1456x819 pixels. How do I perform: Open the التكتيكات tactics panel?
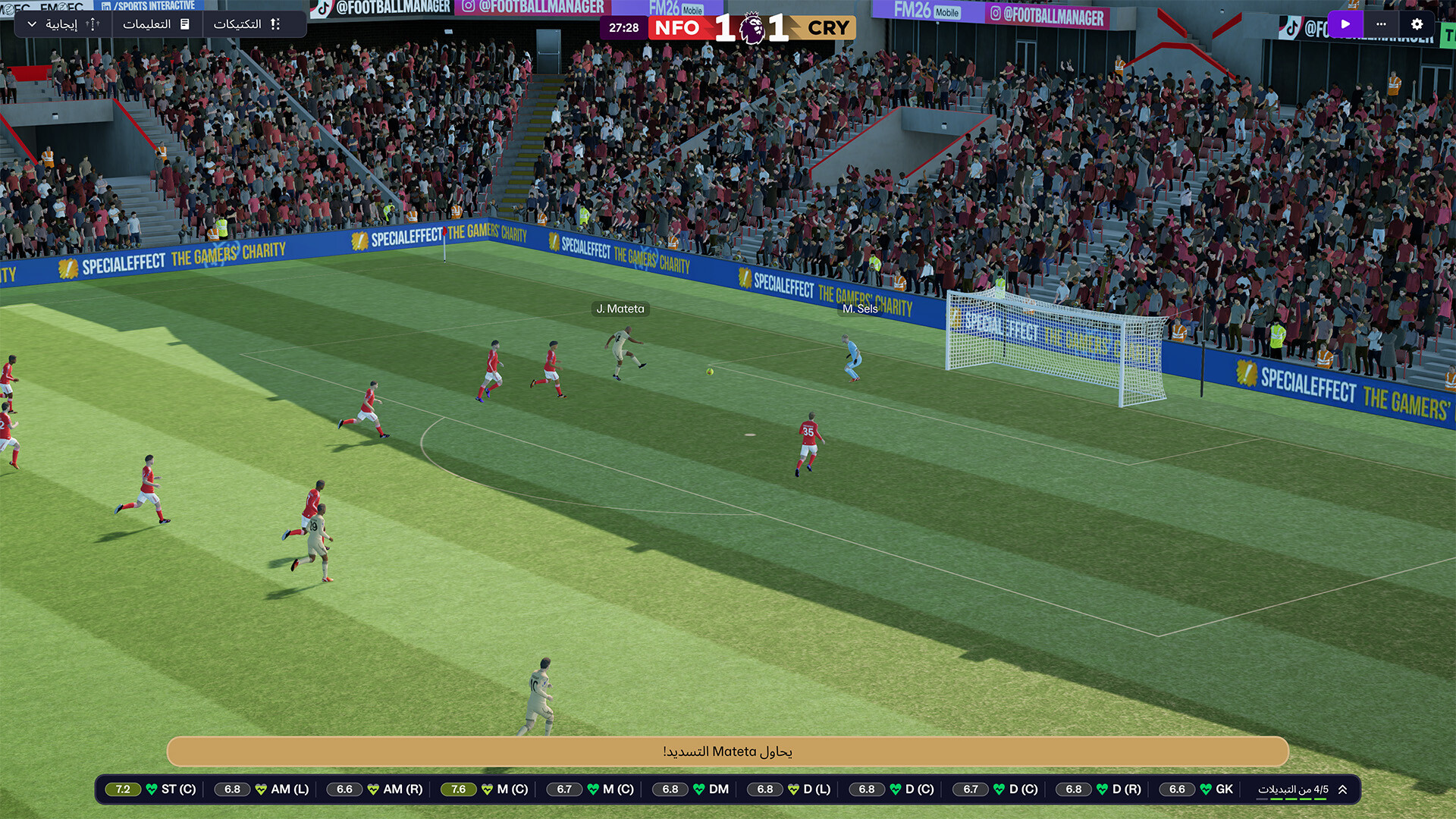click(247, 24)
